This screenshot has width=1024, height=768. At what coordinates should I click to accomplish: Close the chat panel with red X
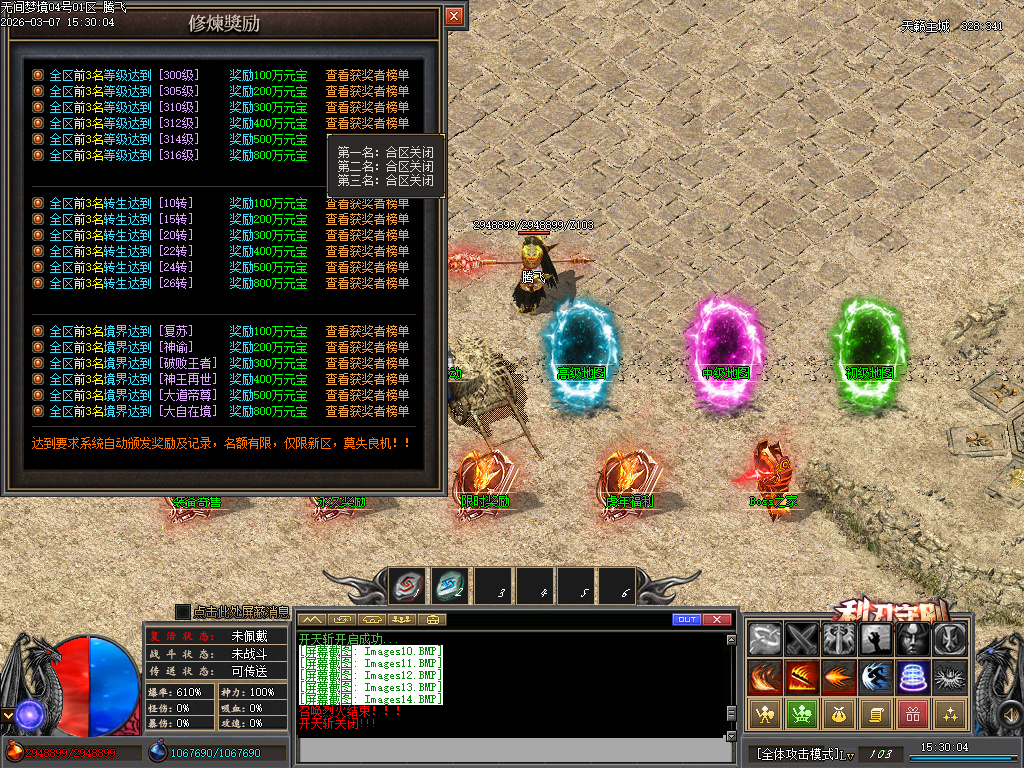coord(717,620)
